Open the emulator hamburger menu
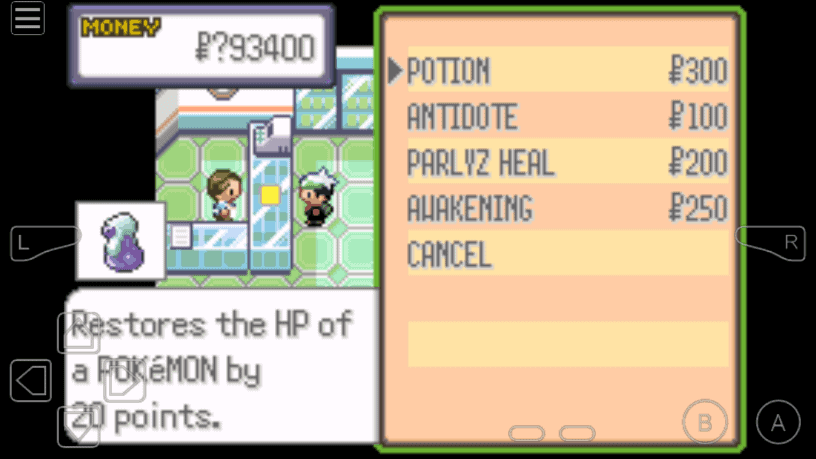 point(27,19)
